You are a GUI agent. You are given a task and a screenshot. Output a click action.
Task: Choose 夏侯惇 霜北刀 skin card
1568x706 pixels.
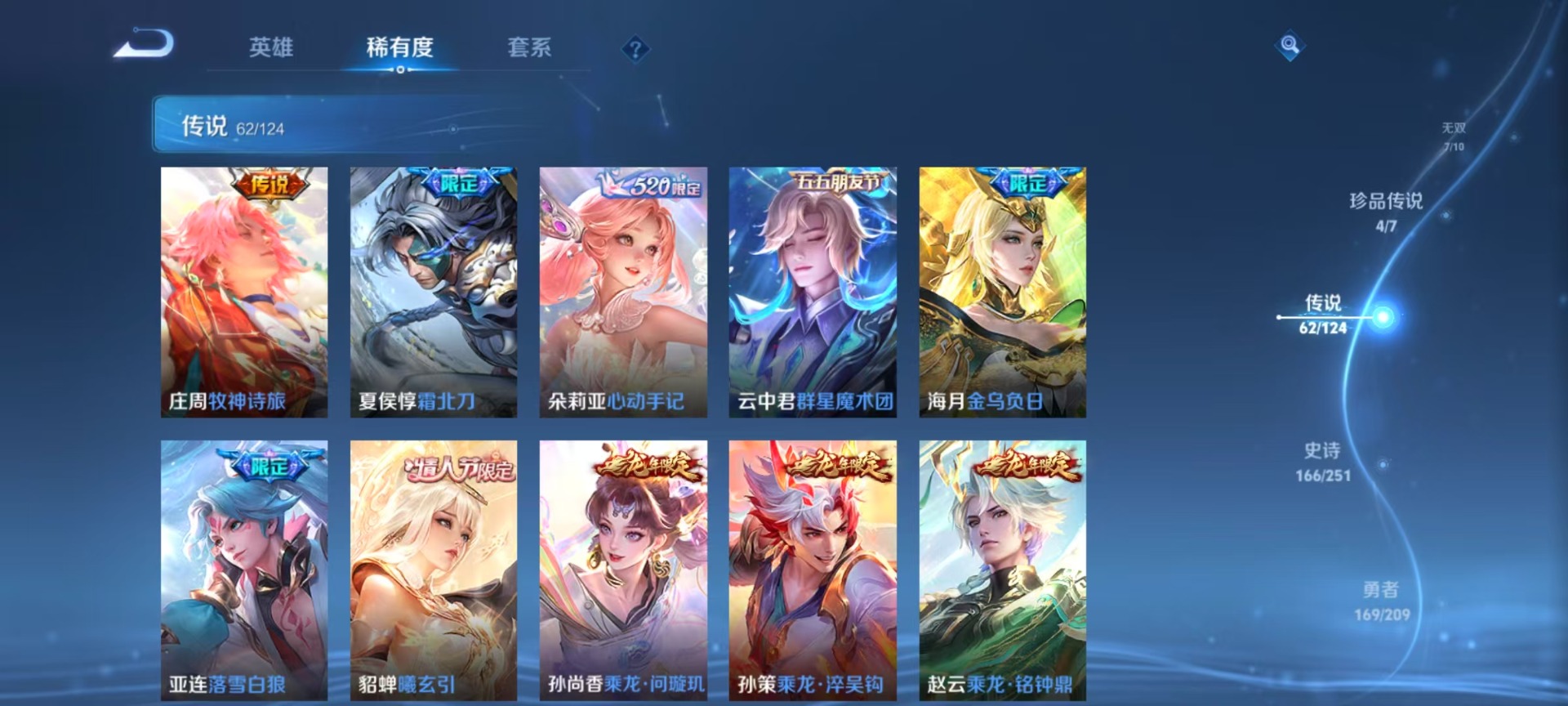click(434, 292)
